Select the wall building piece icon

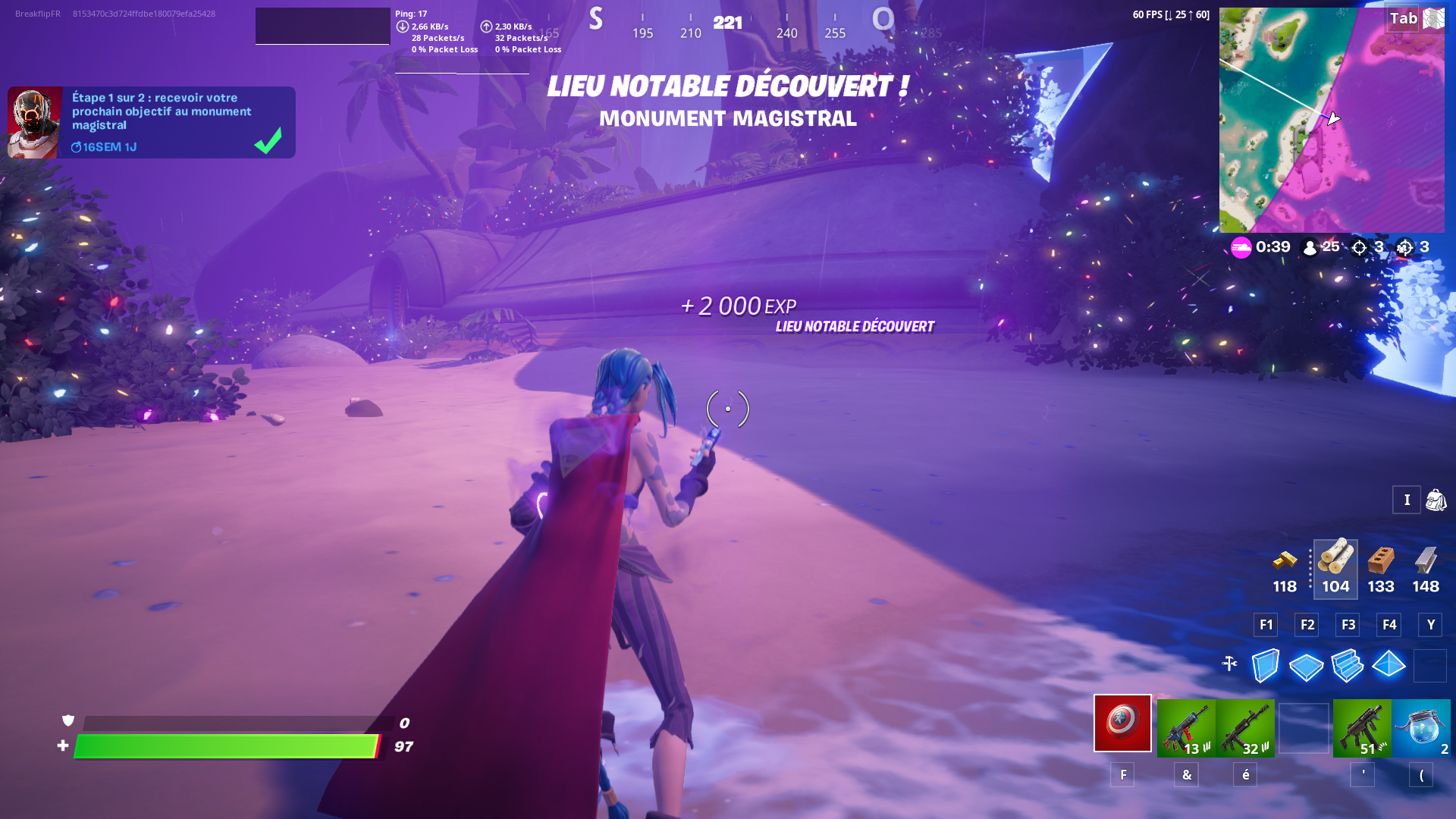coord(1264,666)
